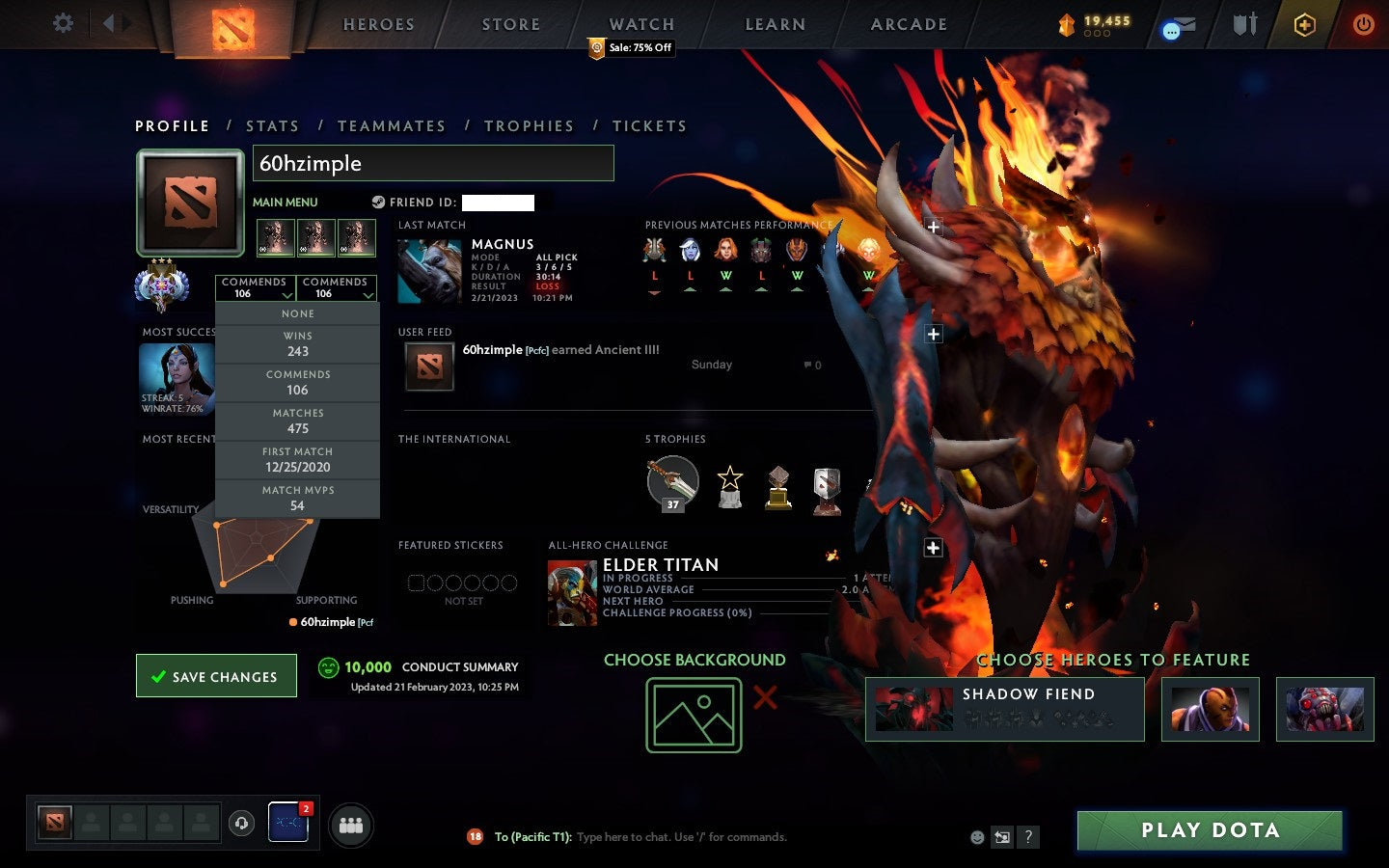
Task: Click the PLAY DOTA button
Action: pos(1210,830)
